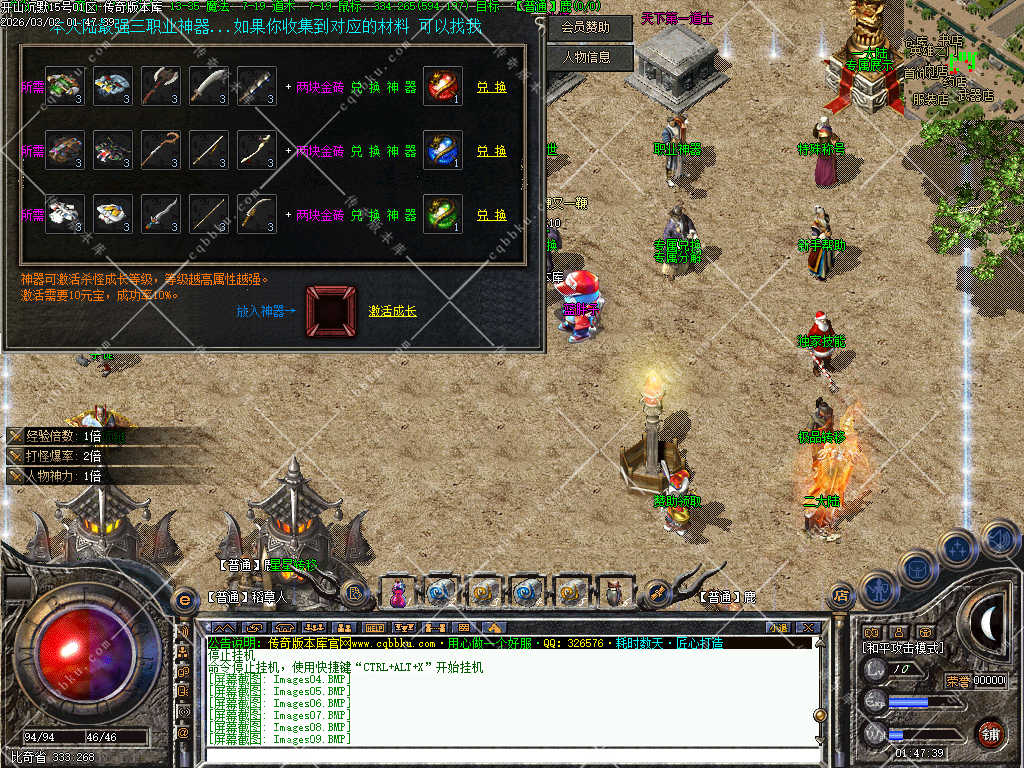Exchange for the red artifact via 兑换 link
Image resolution: width=1024 pixels, height=768 pixels.
491,87
